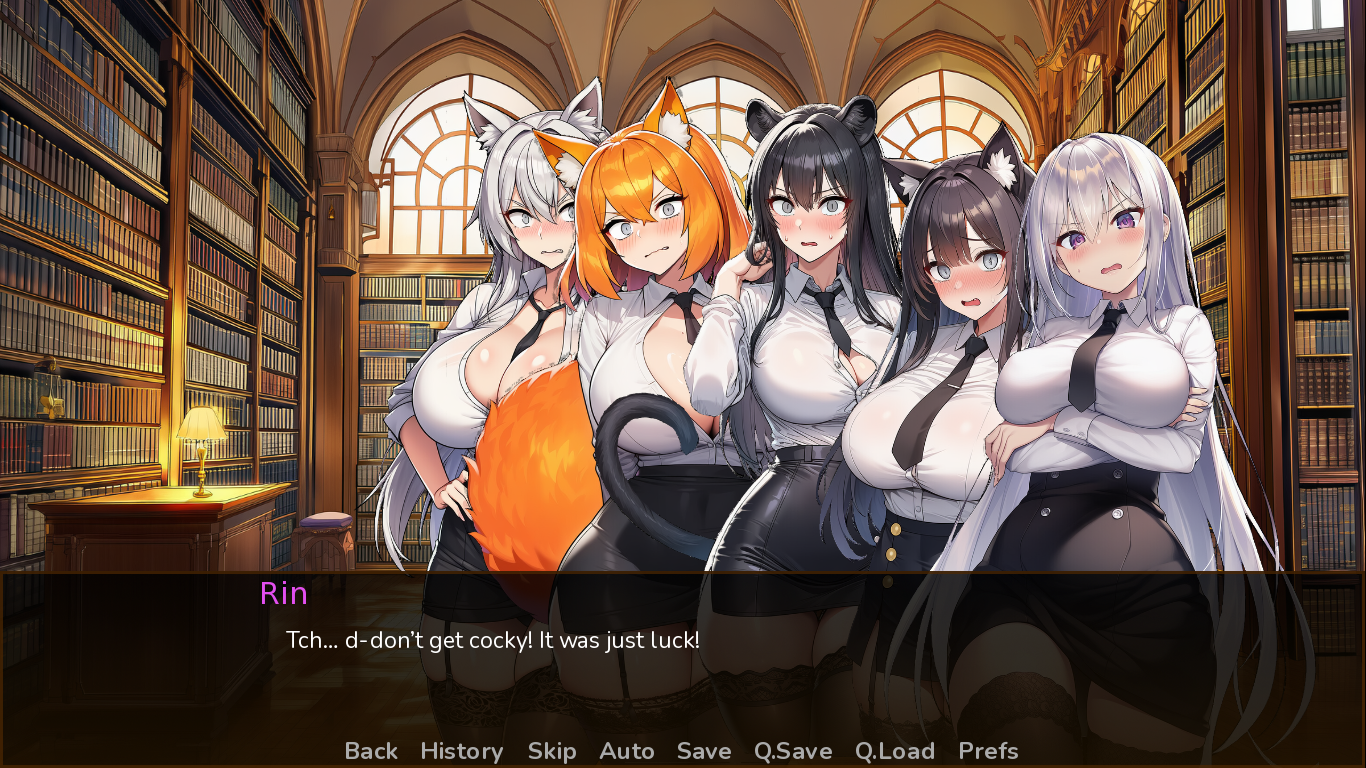
Task: Click Rin's name label above the dialogue
Action: (283, 594)
